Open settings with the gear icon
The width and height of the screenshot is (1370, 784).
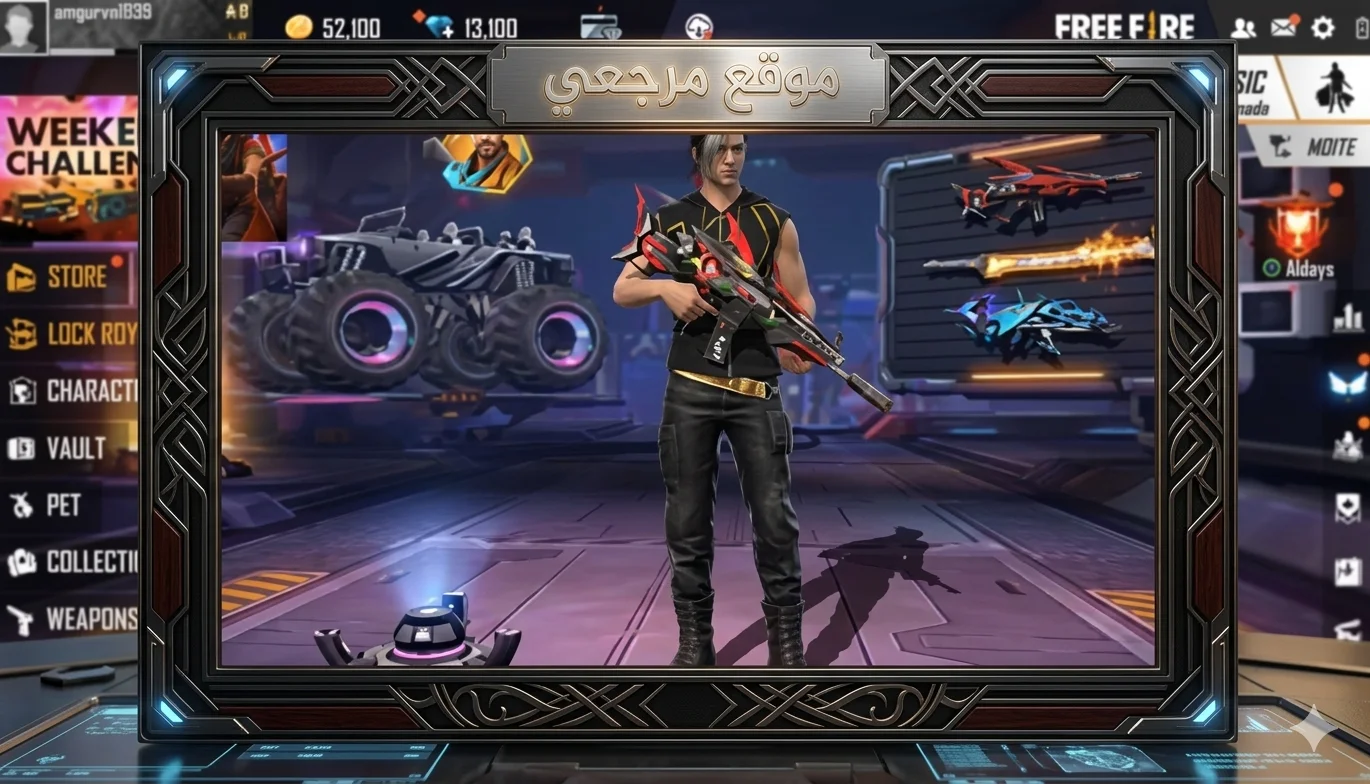[x=1323, y=28]
